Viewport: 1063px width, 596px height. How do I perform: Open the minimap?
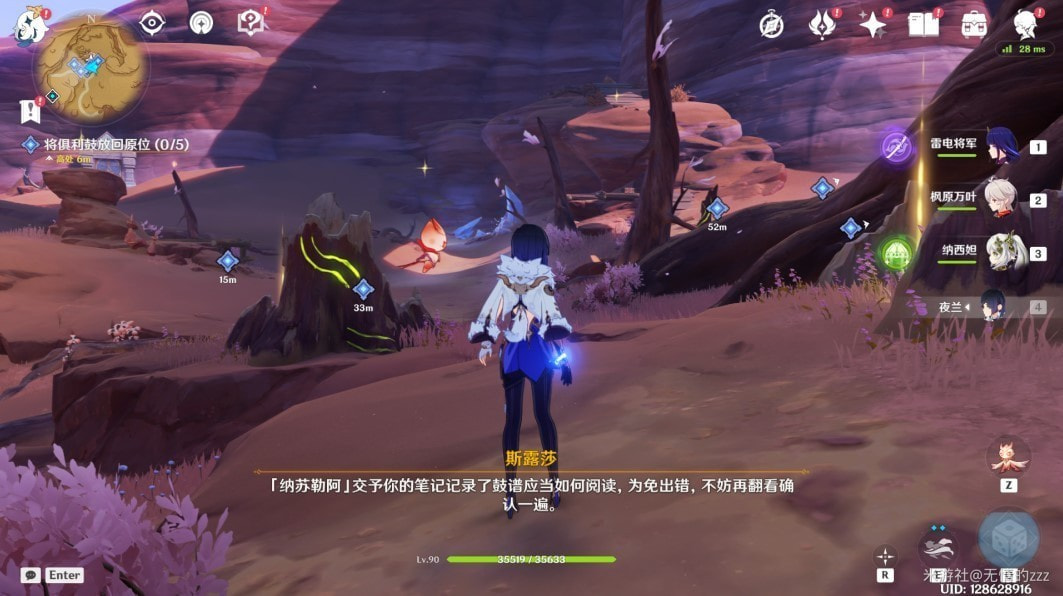tap(90, 68)
